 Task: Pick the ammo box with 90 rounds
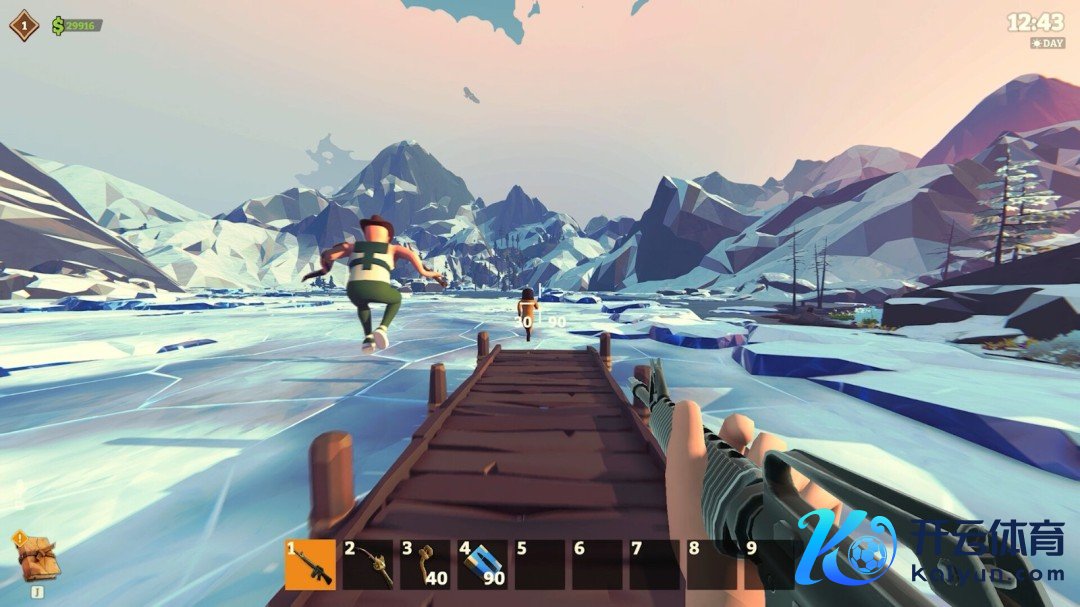pos(483,565)
